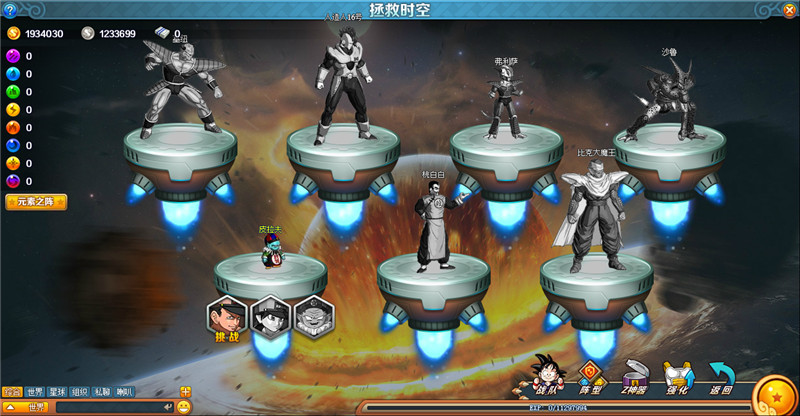800x416 pixels.
Task: Click the orange dragon ball button
Action: 774,394
